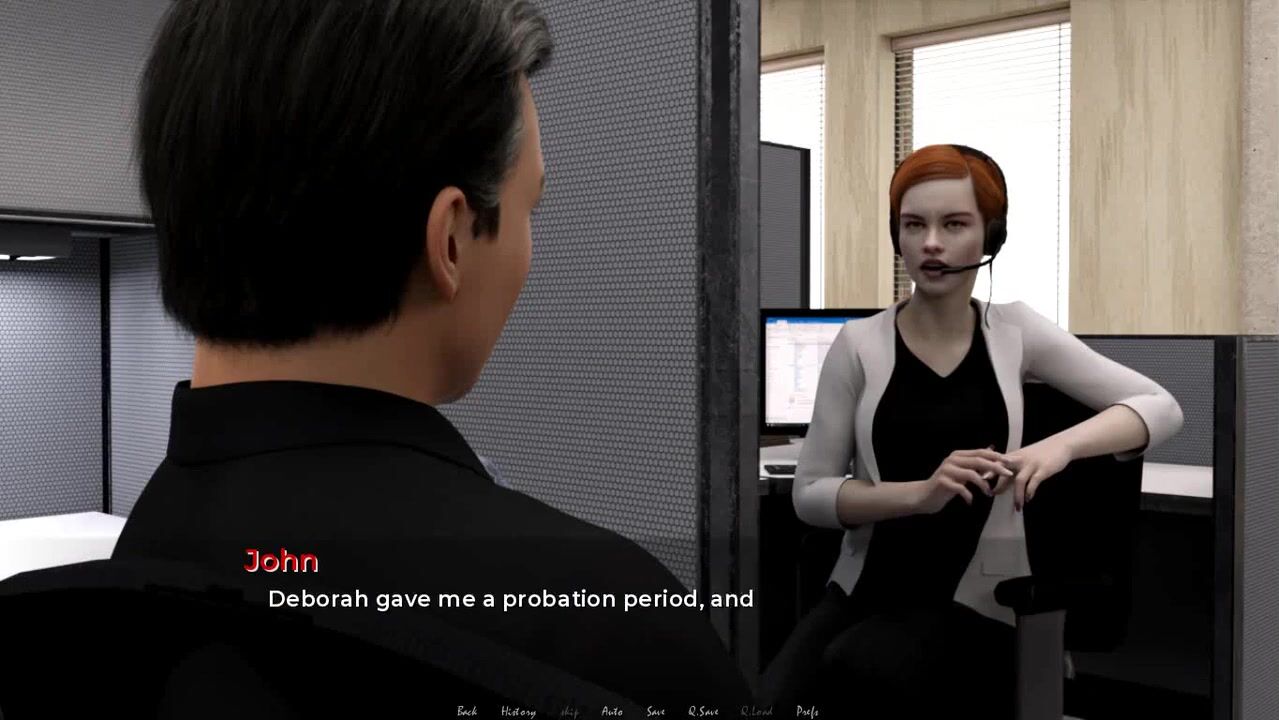Open the dialogue History log
Viewport: 1279px width, 720px height.
point(518,711)
